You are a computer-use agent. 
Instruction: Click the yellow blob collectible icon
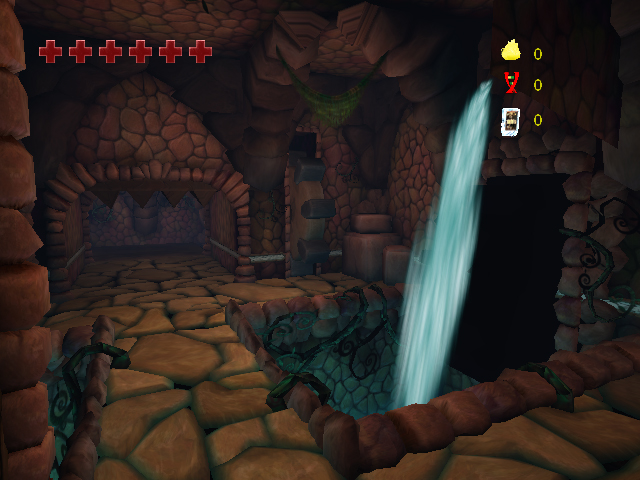point(512,51)
